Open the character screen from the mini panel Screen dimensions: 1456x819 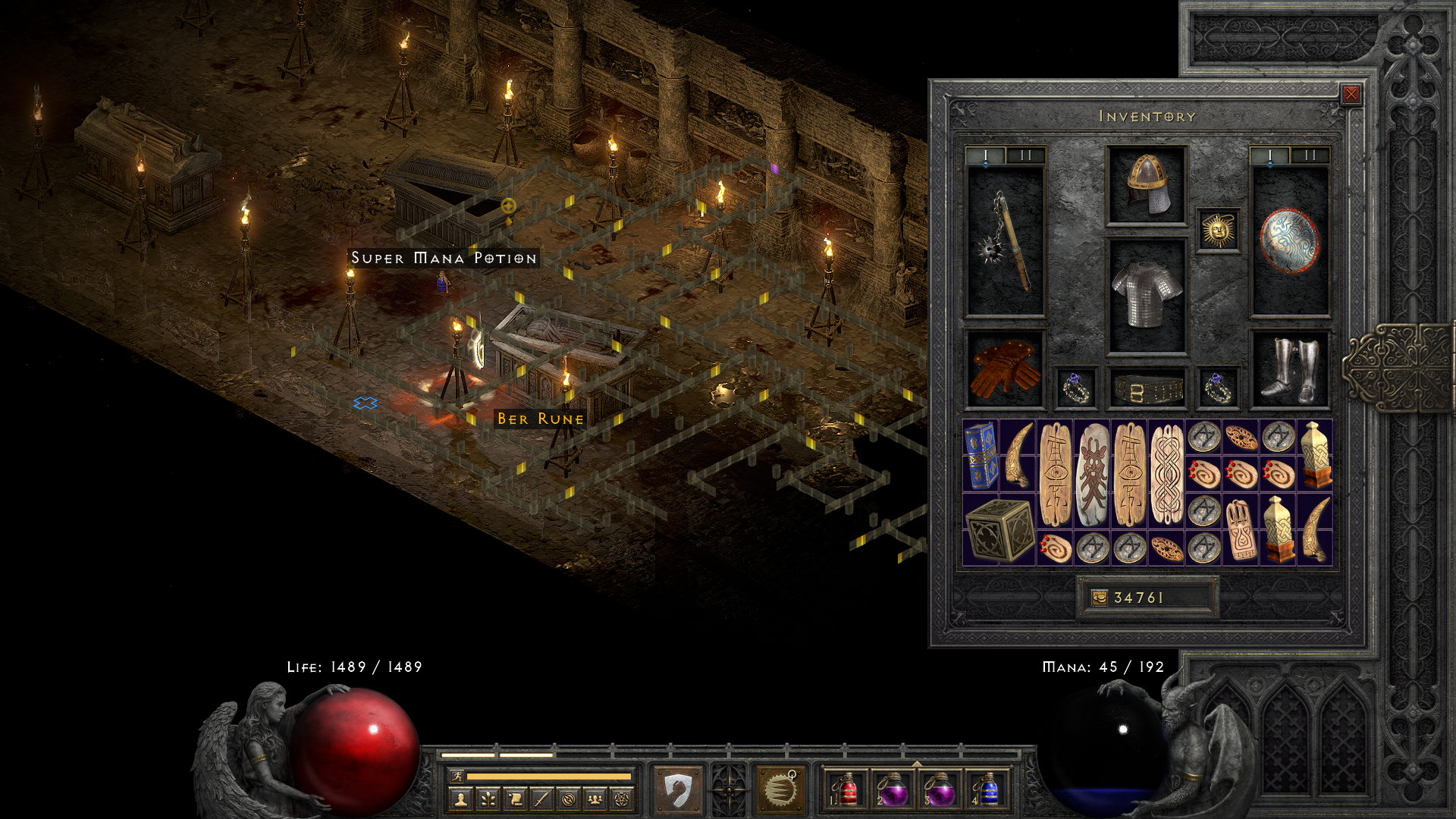[461, 799]
